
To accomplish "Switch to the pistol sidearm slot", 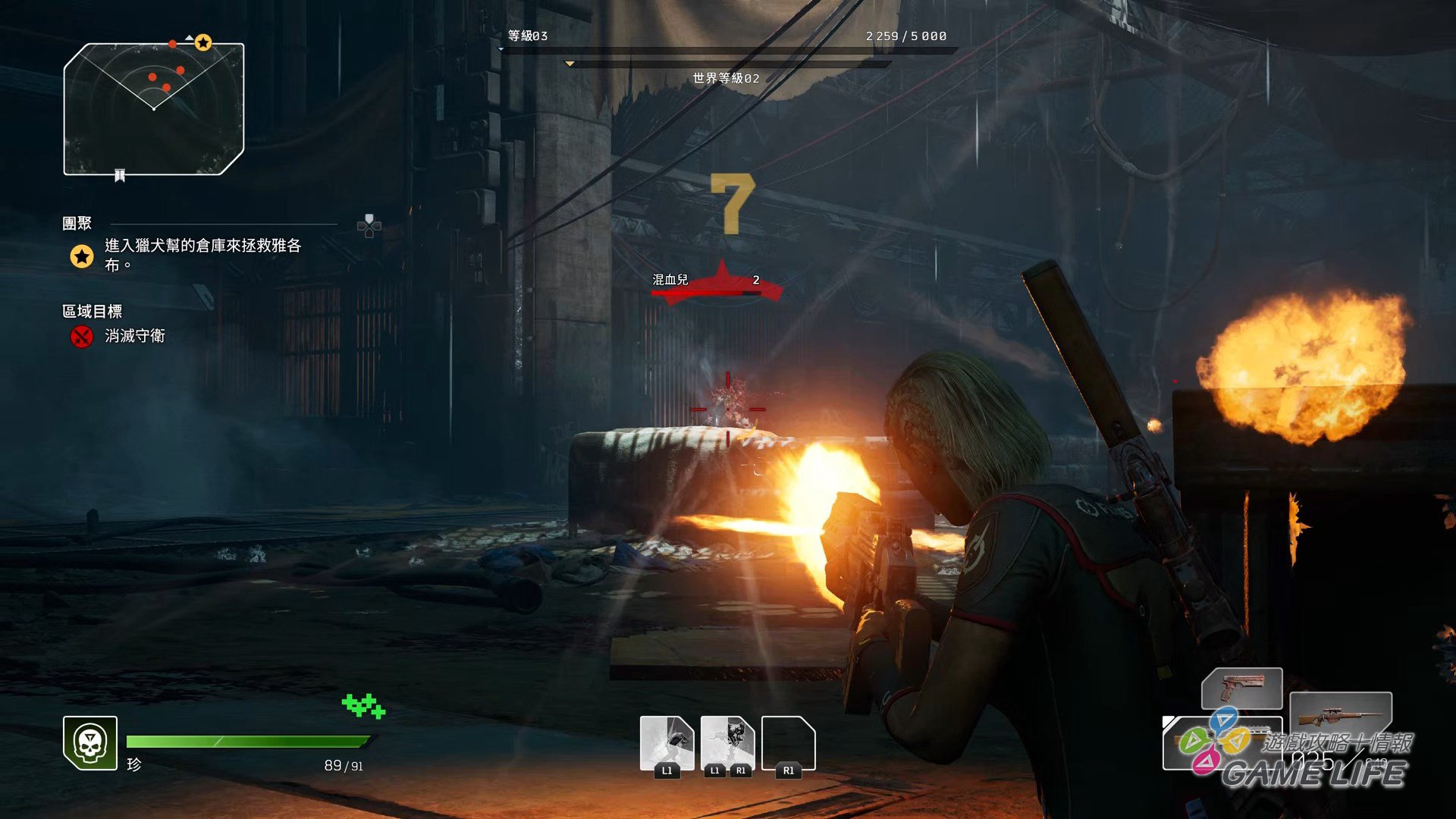I will [1241, 688].
